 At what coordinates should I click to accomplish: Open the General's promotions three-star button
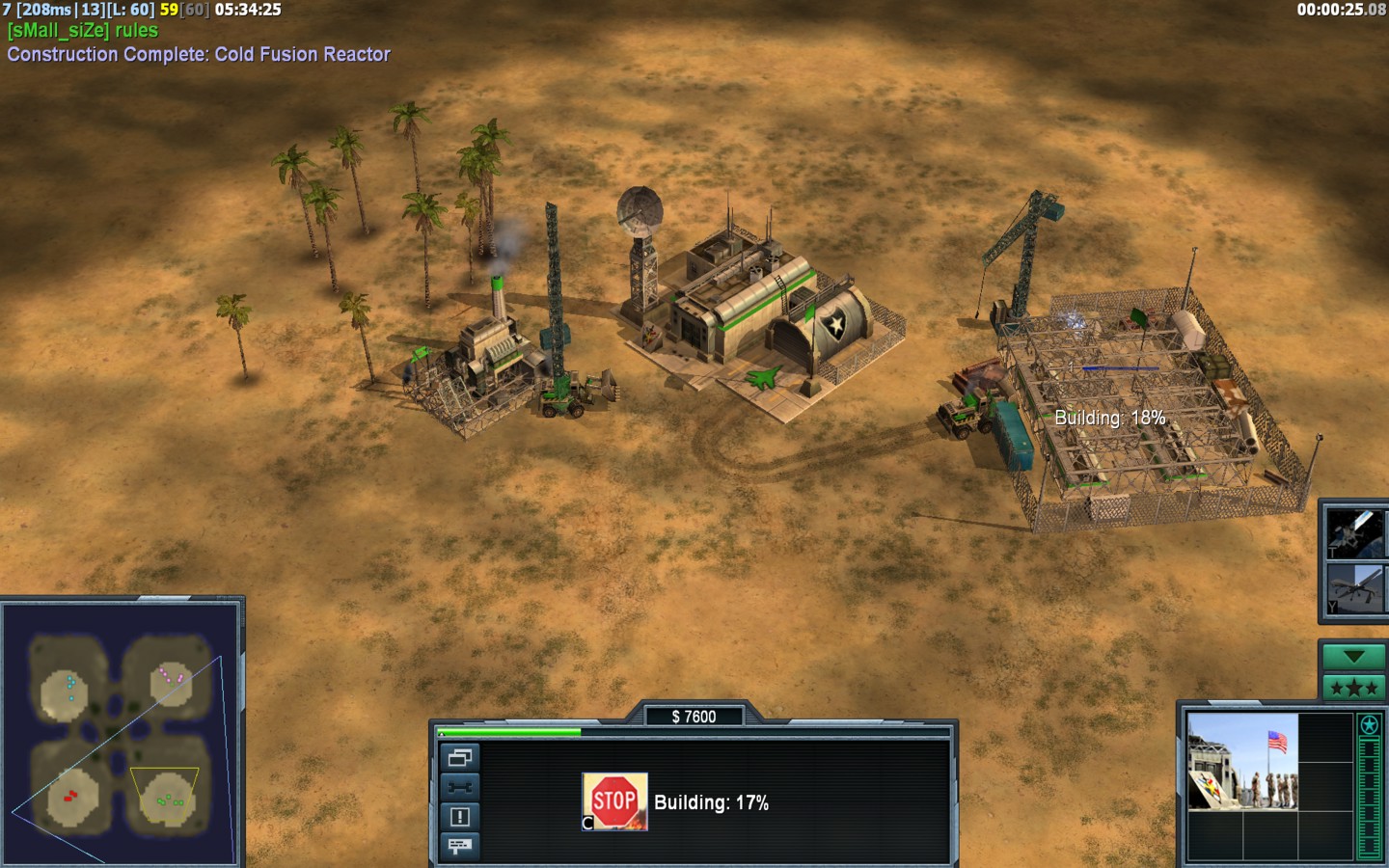pyautogui.click(x=1353, y=688)
